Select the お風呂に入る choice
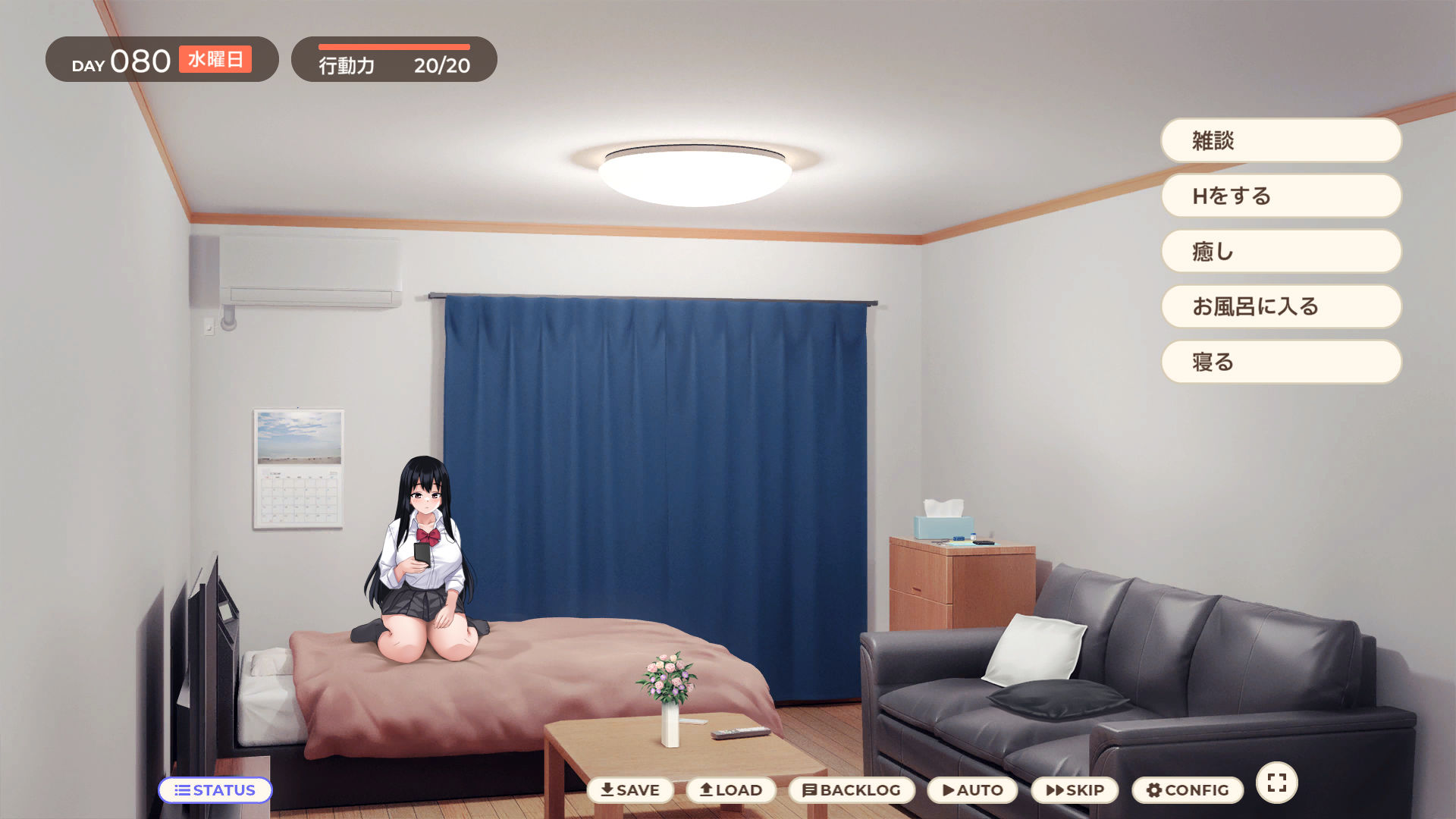This screenshot has width=1456, height=819. pyautogui.click(x=1280, y=306)
